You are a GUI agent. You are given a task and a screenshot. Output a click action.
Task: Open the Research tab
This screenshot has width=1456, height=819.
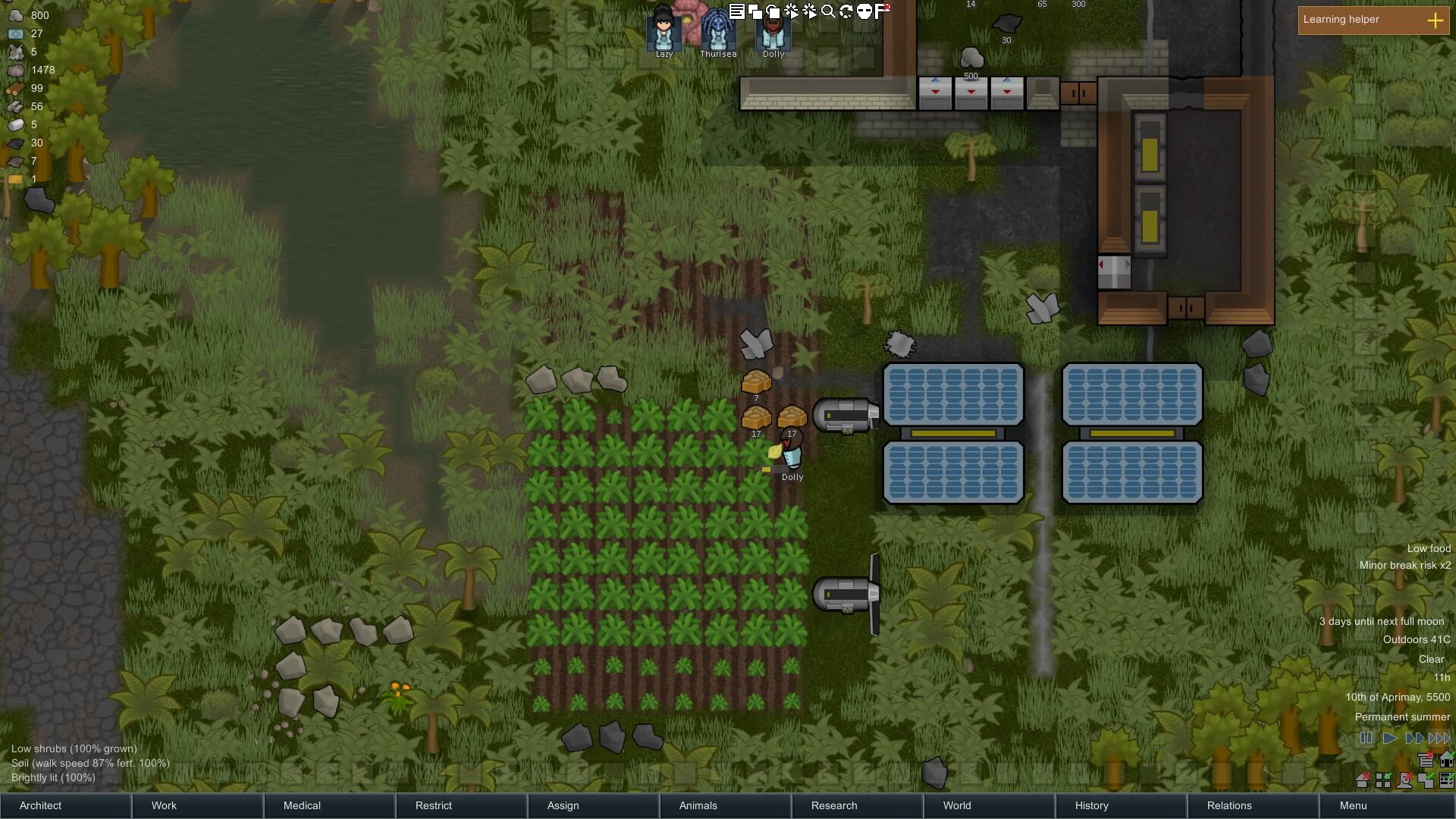[x=857, y=805]
